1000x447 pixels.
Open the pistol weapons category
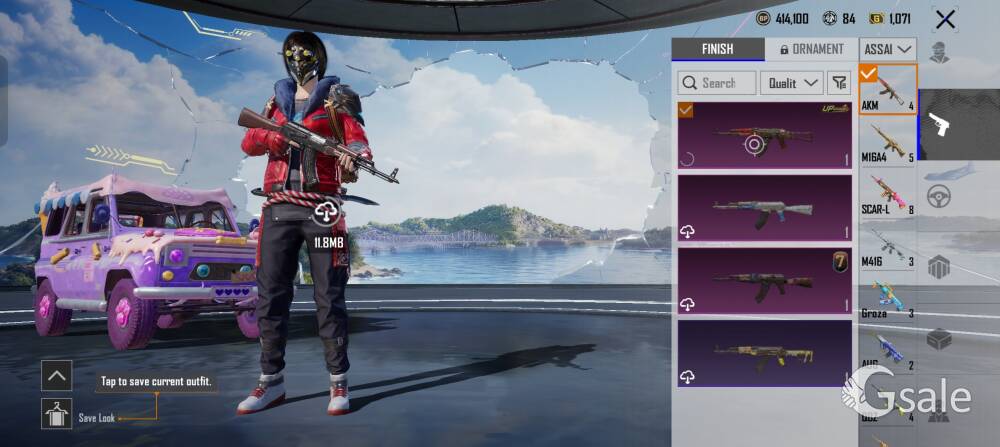(939, 124)
